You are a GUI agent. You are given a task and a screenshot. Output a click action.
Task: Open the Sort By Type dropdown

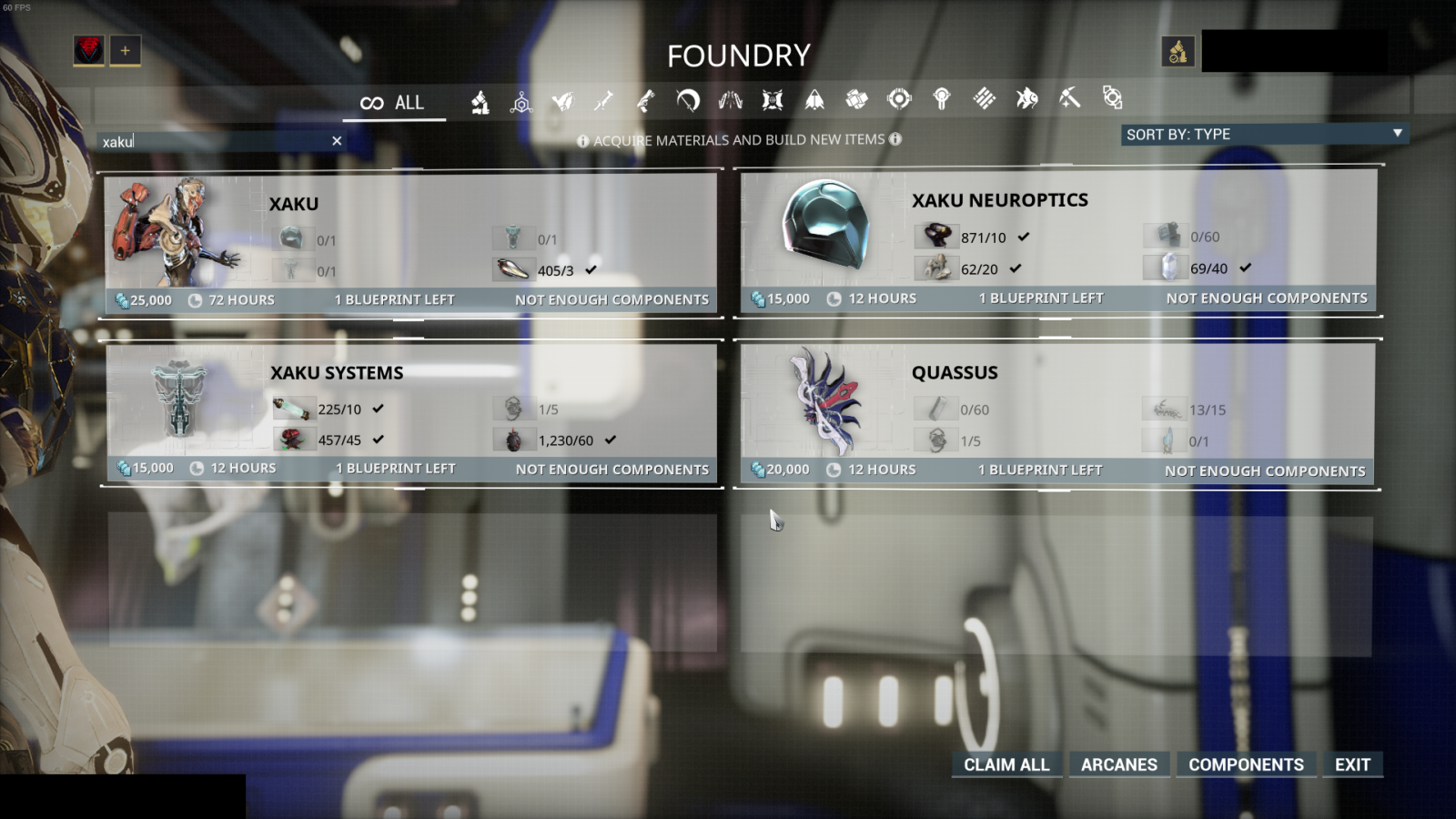click(x=1265, y=134)
